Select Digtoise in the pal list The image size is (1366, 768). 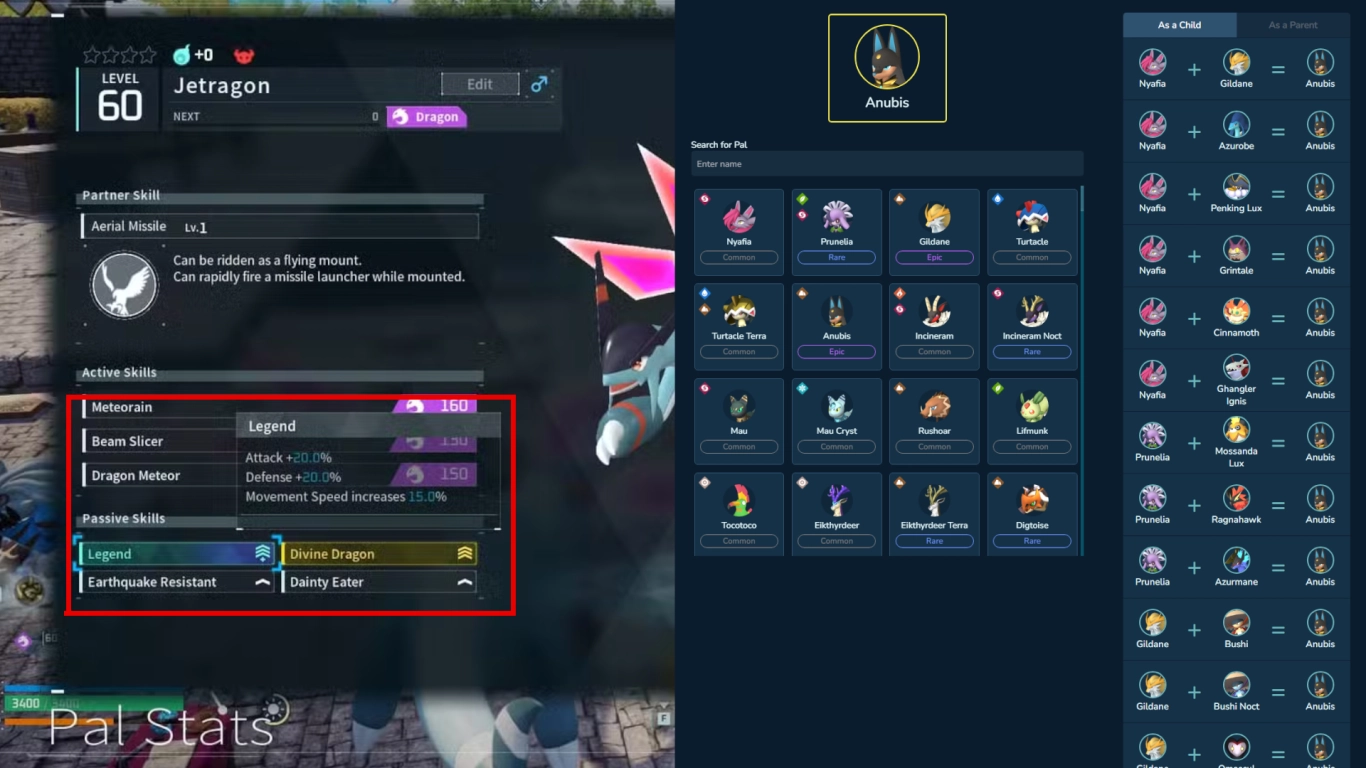point(1031,507)
